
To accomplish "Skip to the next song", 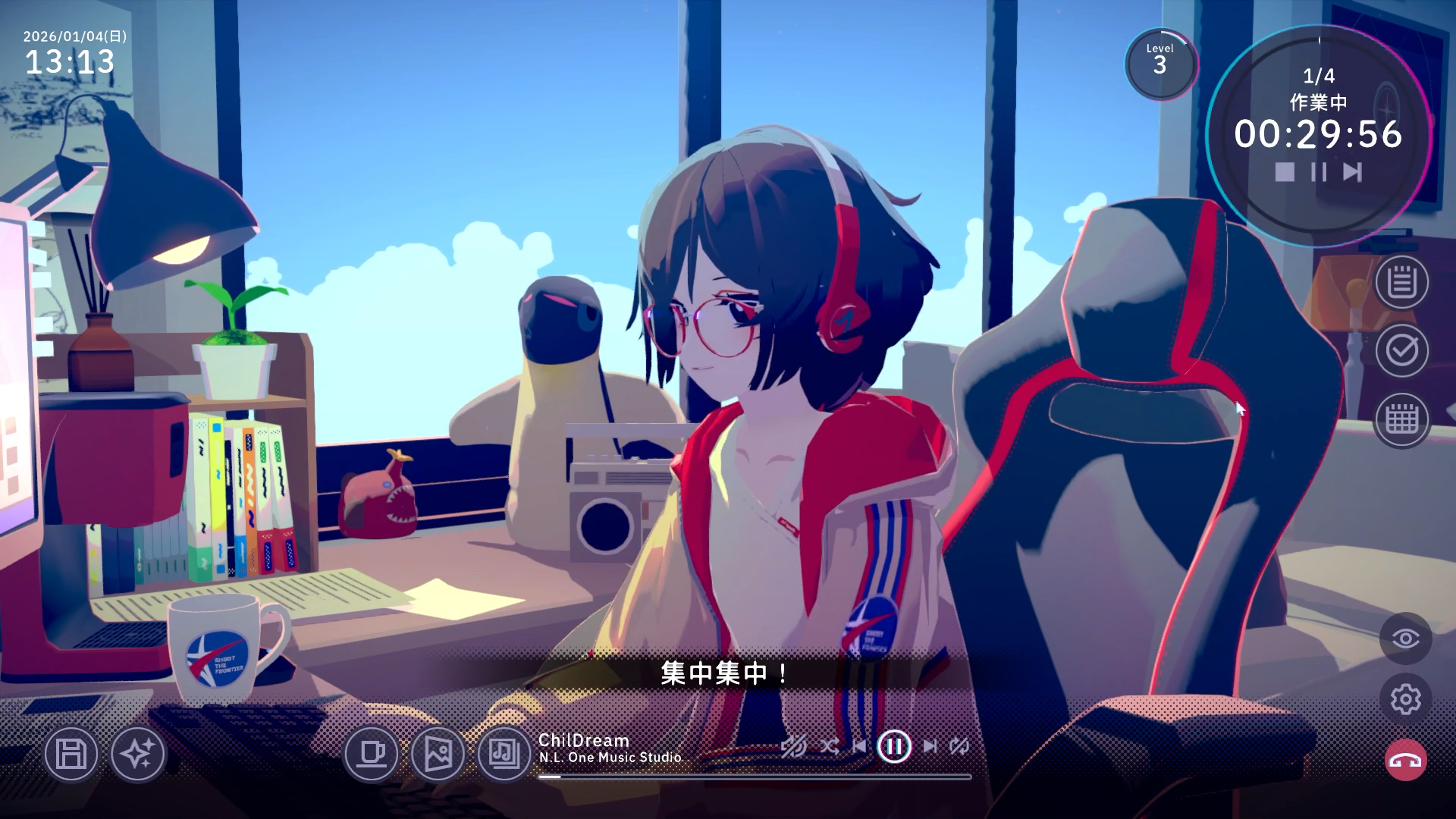I will pos(931,746).
